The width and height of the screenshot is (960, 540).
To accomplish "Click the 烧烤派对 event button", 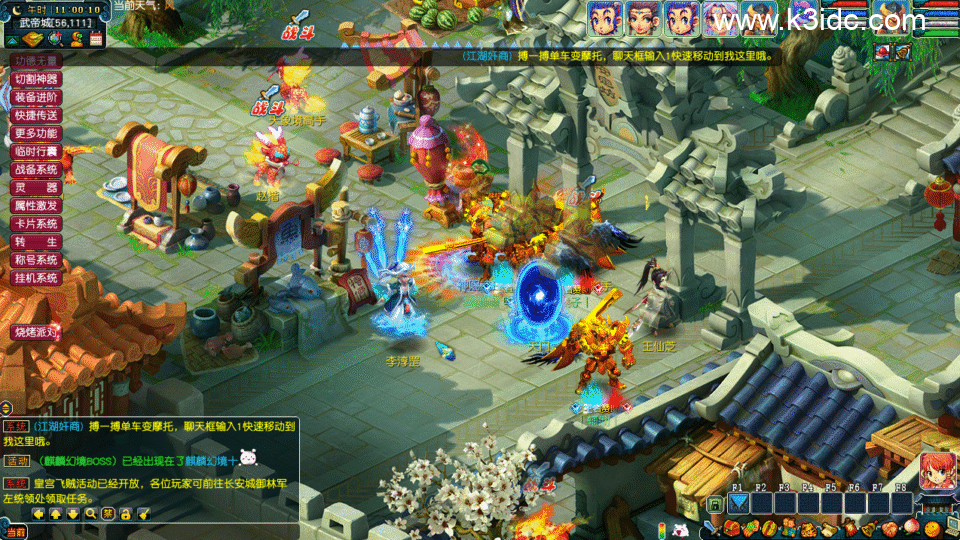I will point(36,332).
